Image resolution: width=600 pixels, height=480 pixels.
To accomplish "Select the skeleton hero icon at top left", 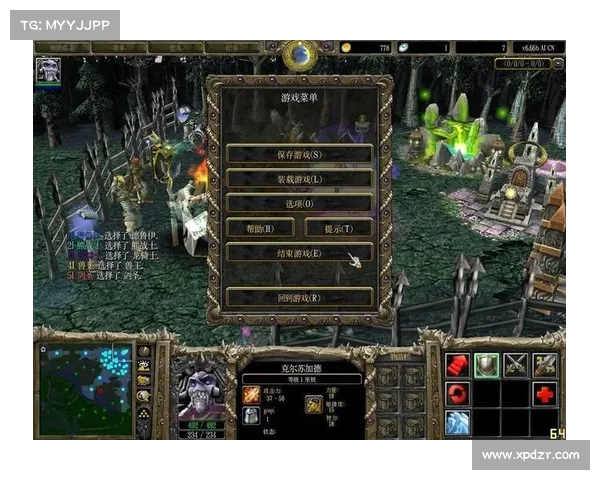I will 48,69.
